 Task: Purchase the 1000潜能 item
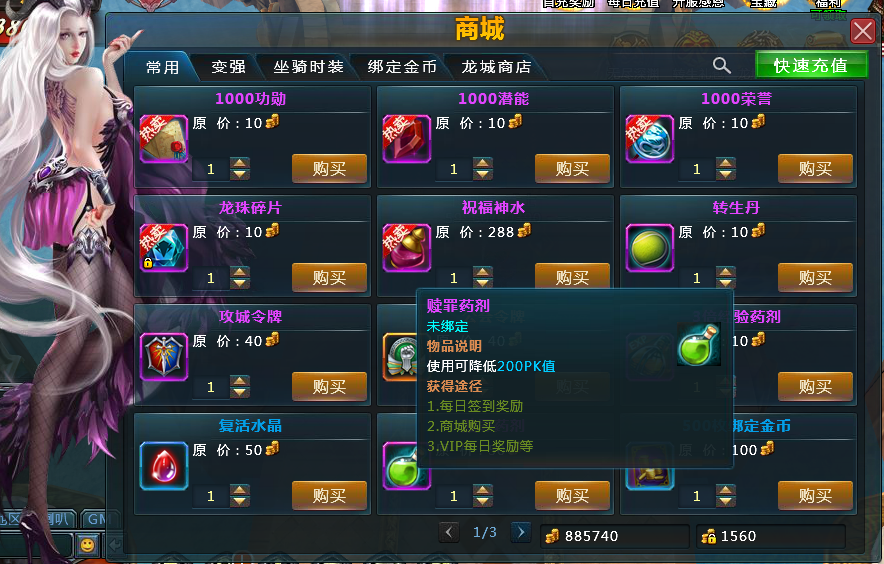(x=572, y=169)
